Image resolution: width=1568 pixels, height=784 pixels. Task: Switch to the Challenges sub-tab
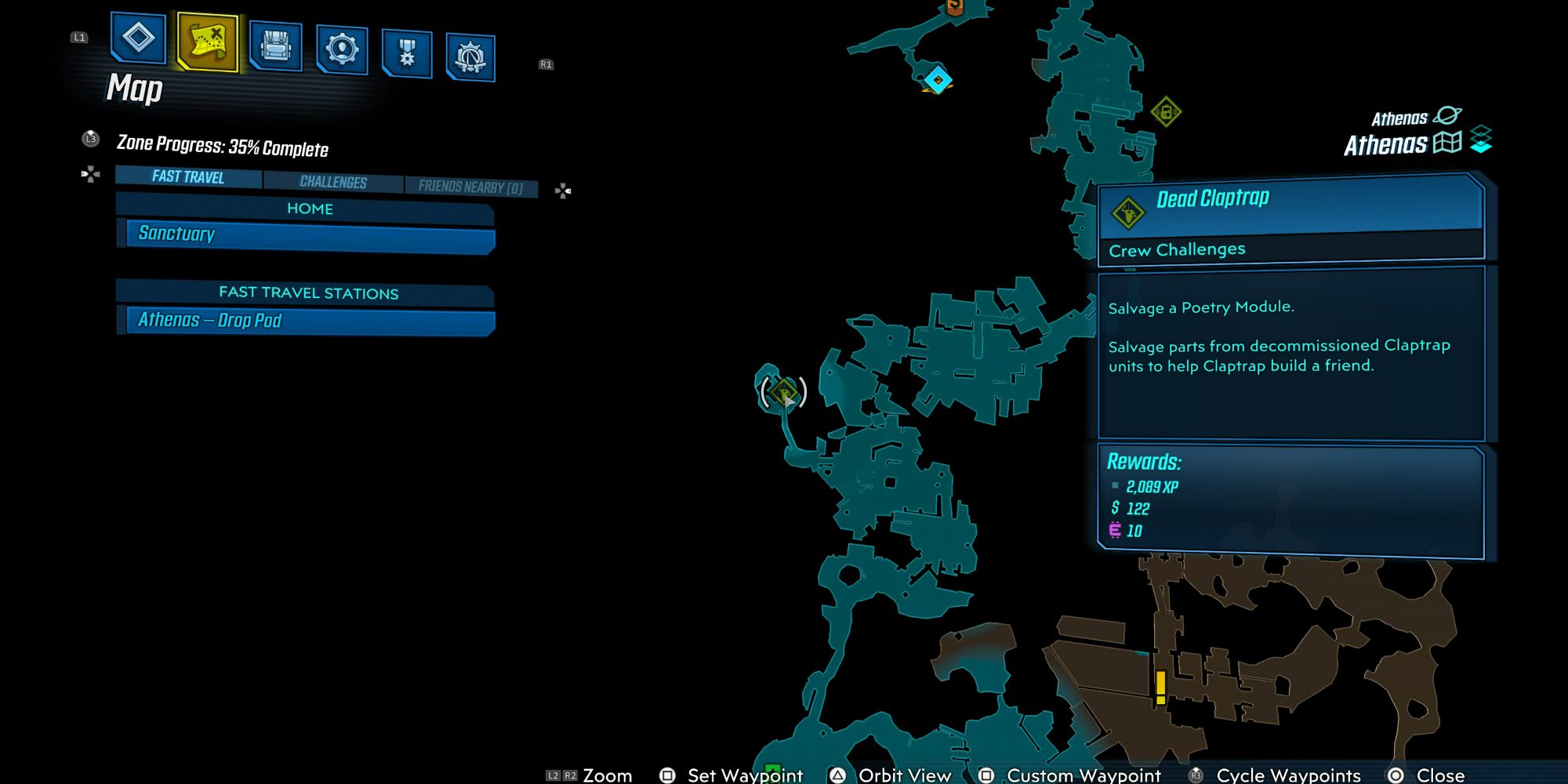(x=333, y=182)
